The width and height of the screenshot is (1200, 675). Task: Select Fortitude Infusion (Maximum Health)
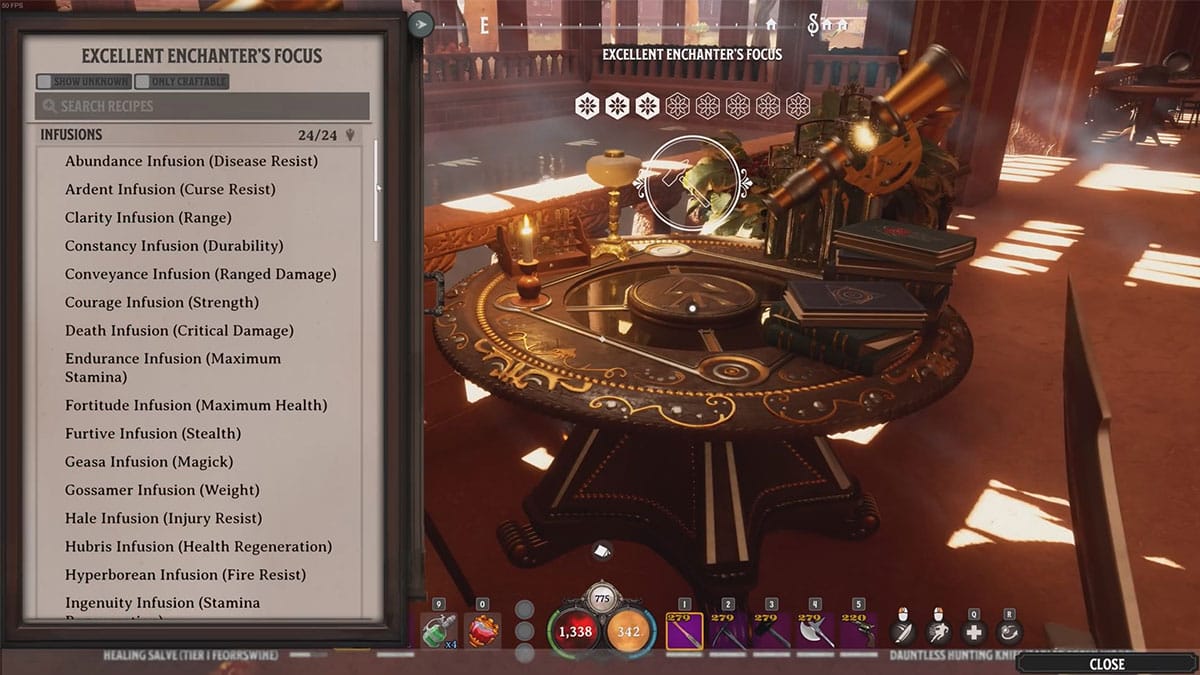click(196, 405)
